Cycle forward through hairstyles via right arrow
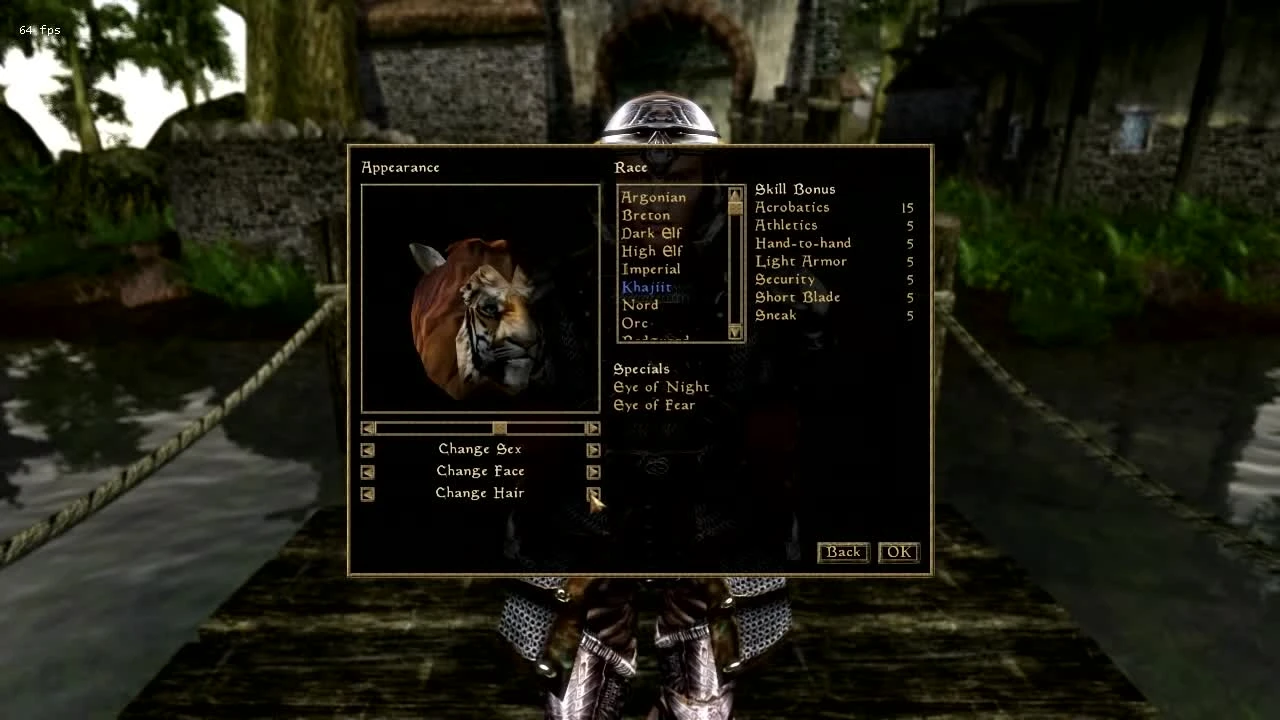 tap(593, 493)
